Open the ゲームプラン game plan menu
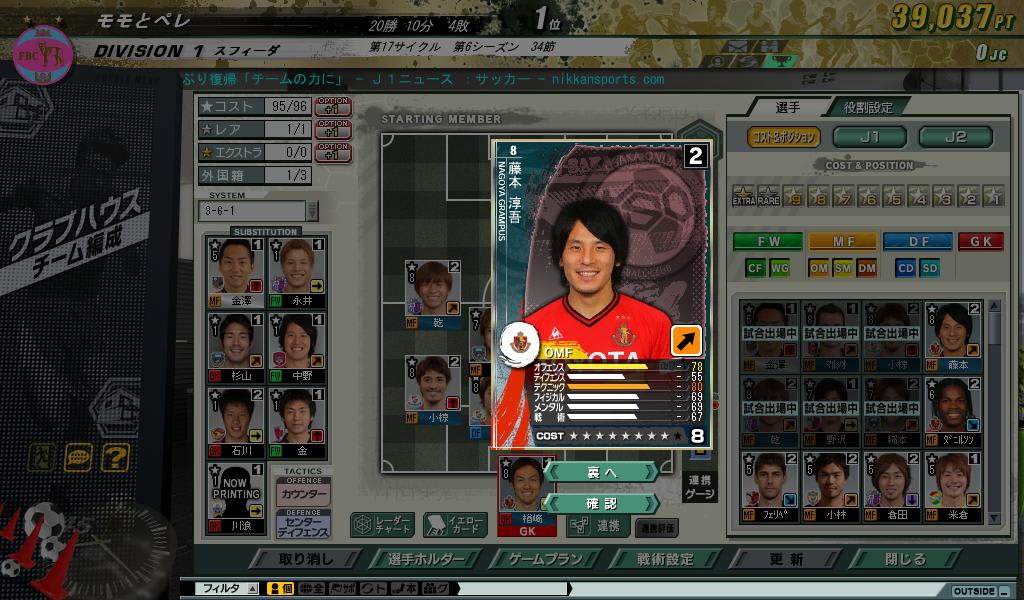The image size is (1024, 600). click(546, 559)
